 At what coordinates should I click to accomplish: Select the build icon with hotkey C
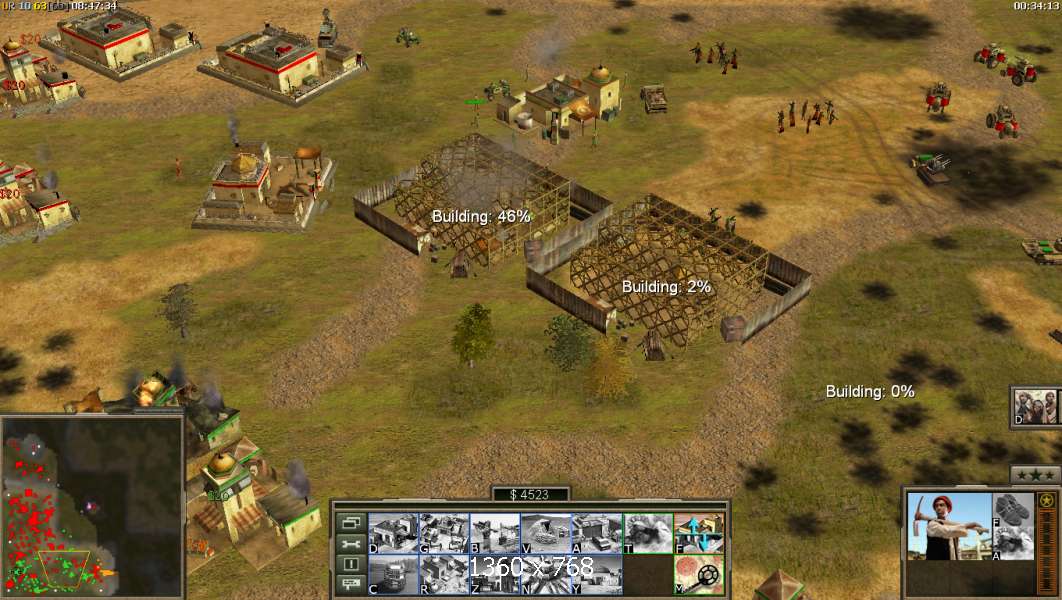coord(393,574)
